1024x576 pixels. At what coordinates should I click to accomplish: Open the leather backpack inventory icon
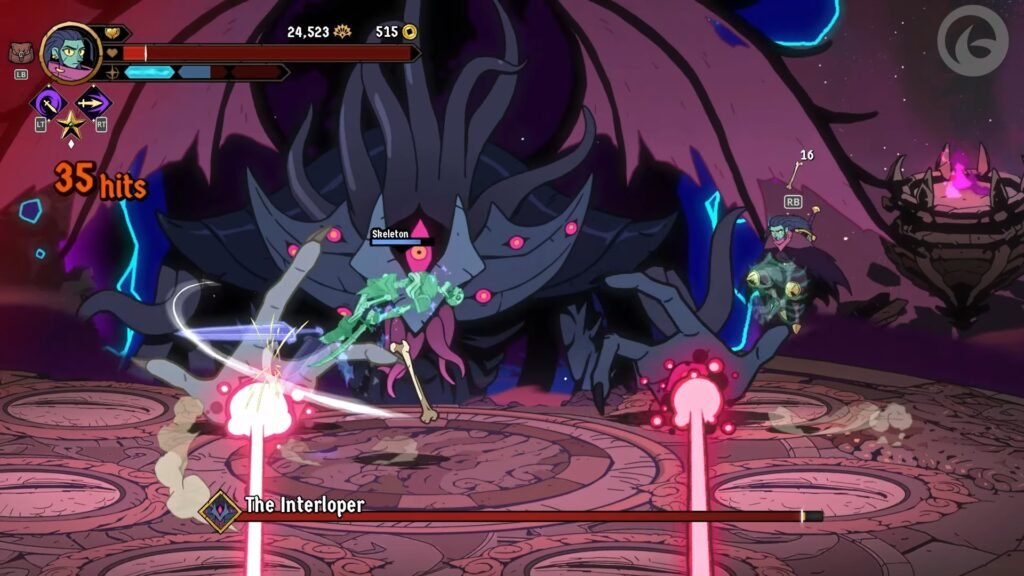19,53
